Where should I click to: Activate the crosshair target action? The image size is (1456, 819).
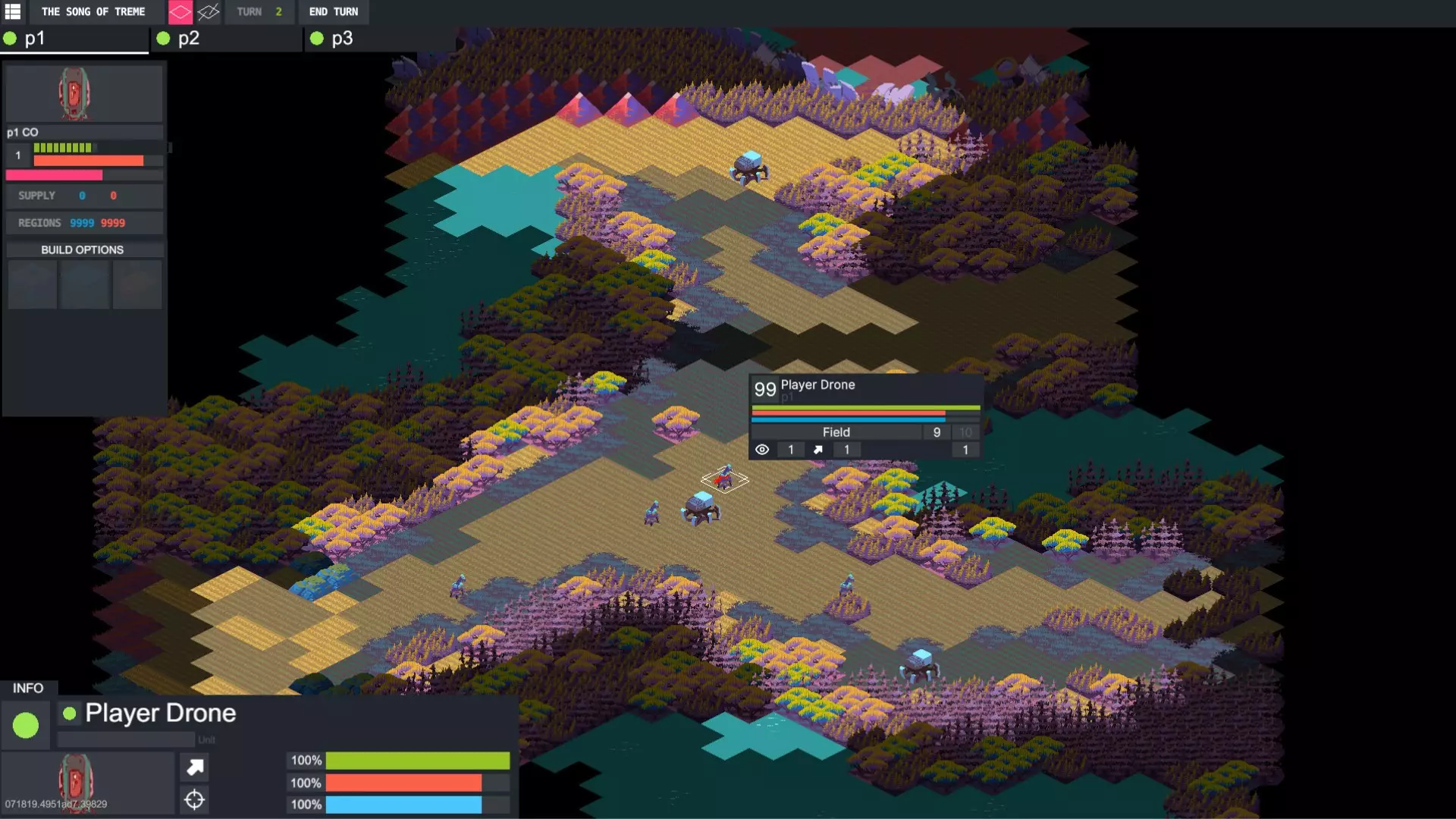pyautogui.click(x=195, y=799)
